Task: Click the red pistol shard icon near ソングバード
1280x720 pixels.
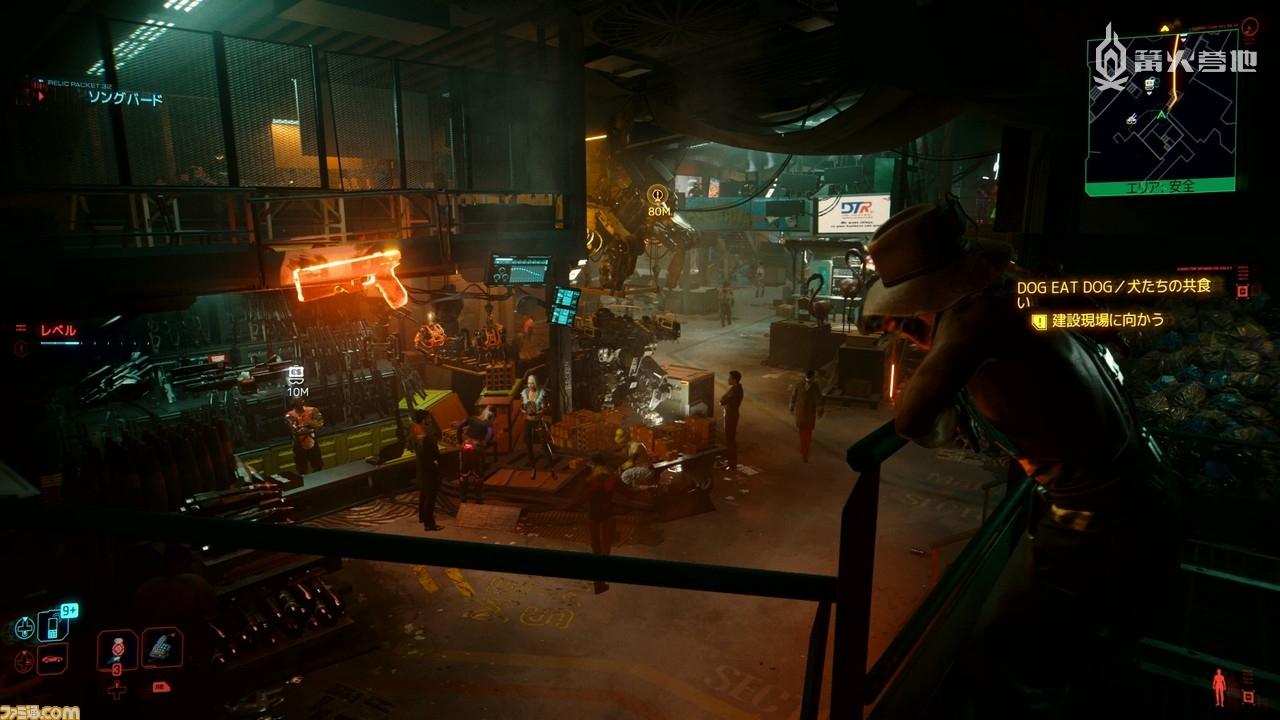Action: (x=42, y=97)
